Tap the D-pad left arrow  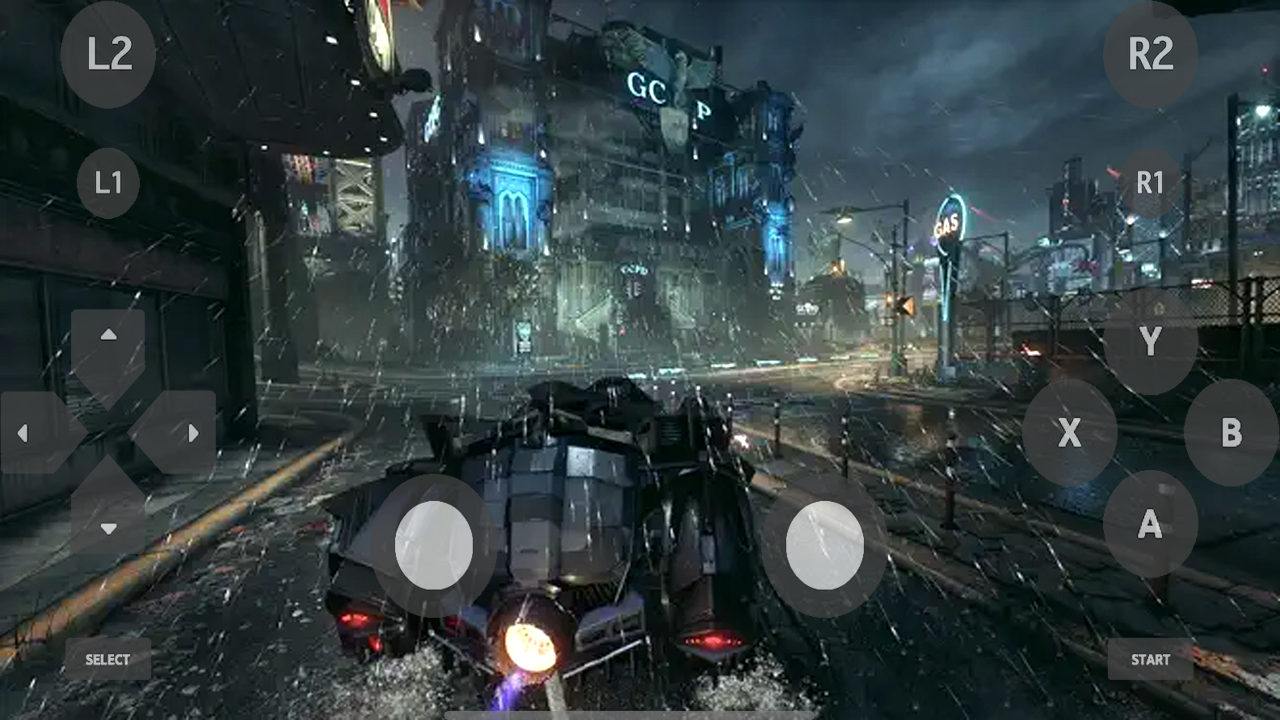tap(22, 432)
